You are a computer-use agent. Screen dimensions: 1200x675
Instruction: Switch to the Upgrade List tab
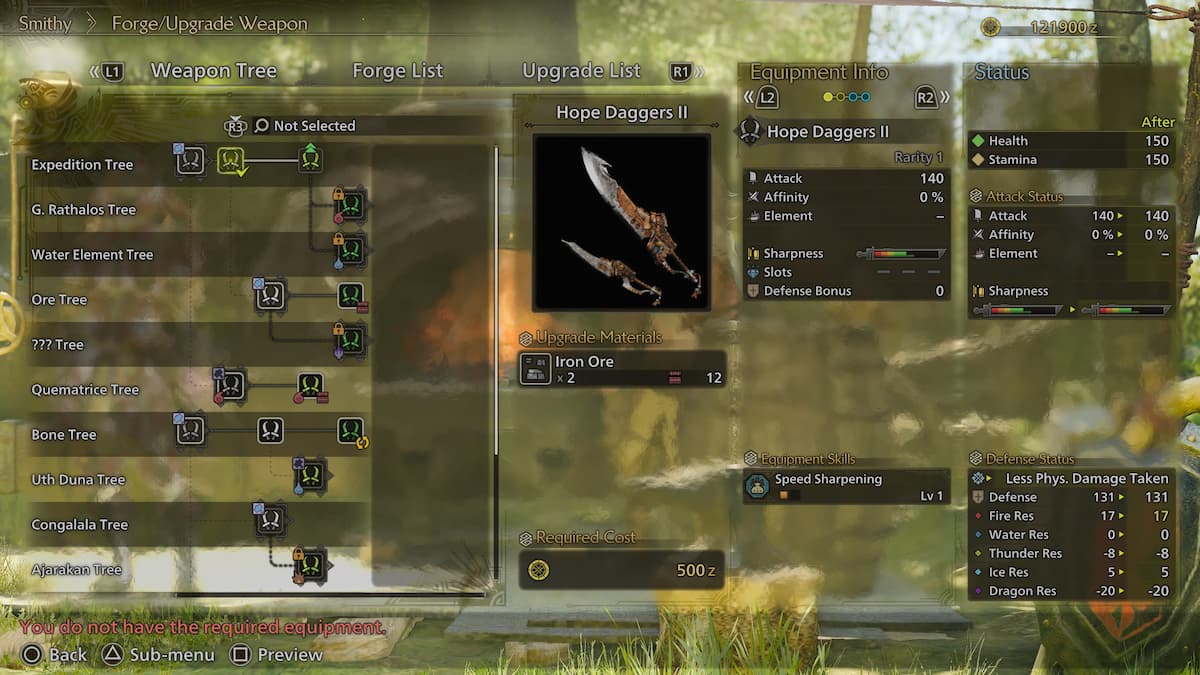[581, 71]
